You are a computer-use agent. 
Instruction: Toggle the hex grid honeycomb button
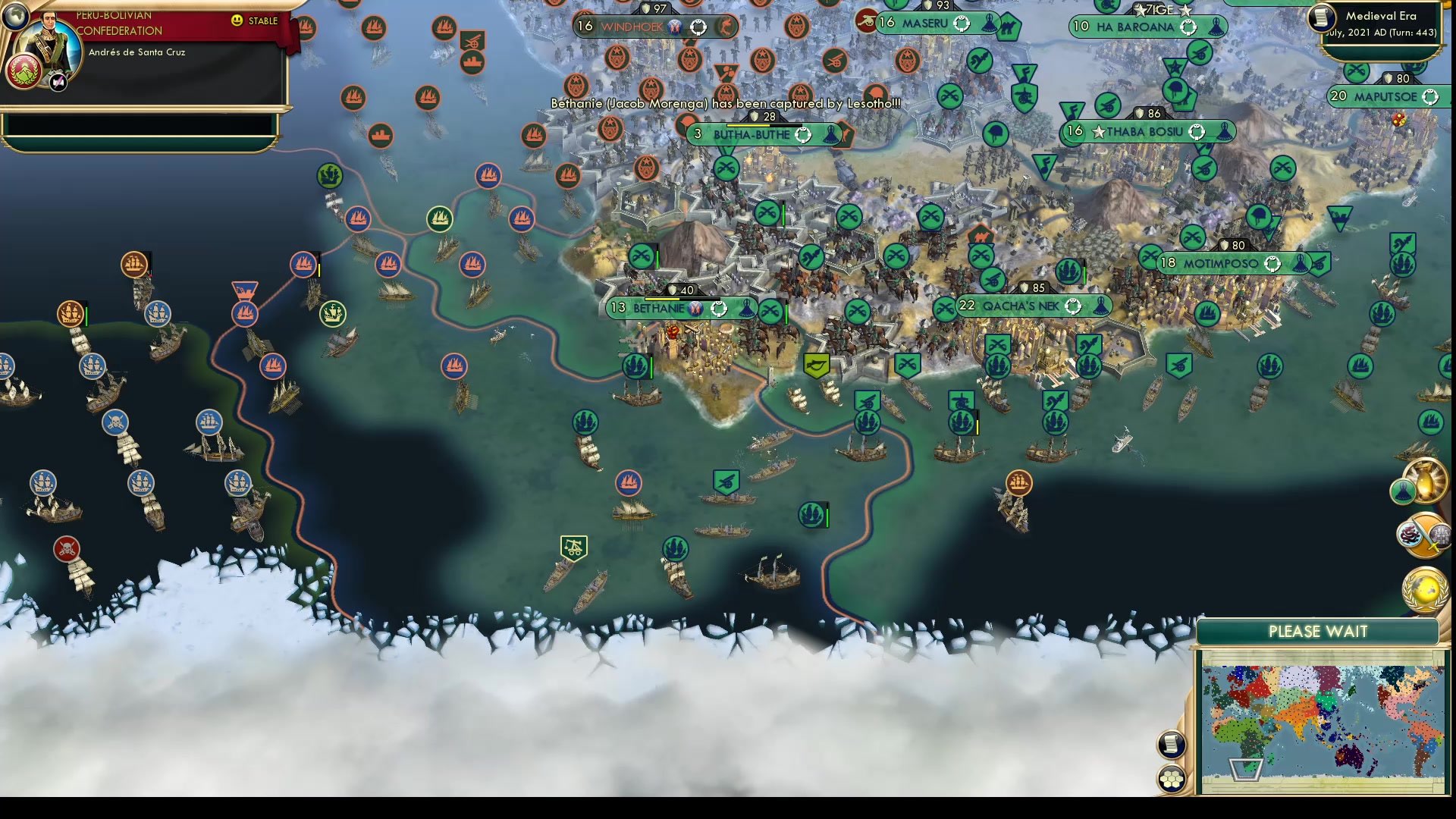coord(1172,778)
